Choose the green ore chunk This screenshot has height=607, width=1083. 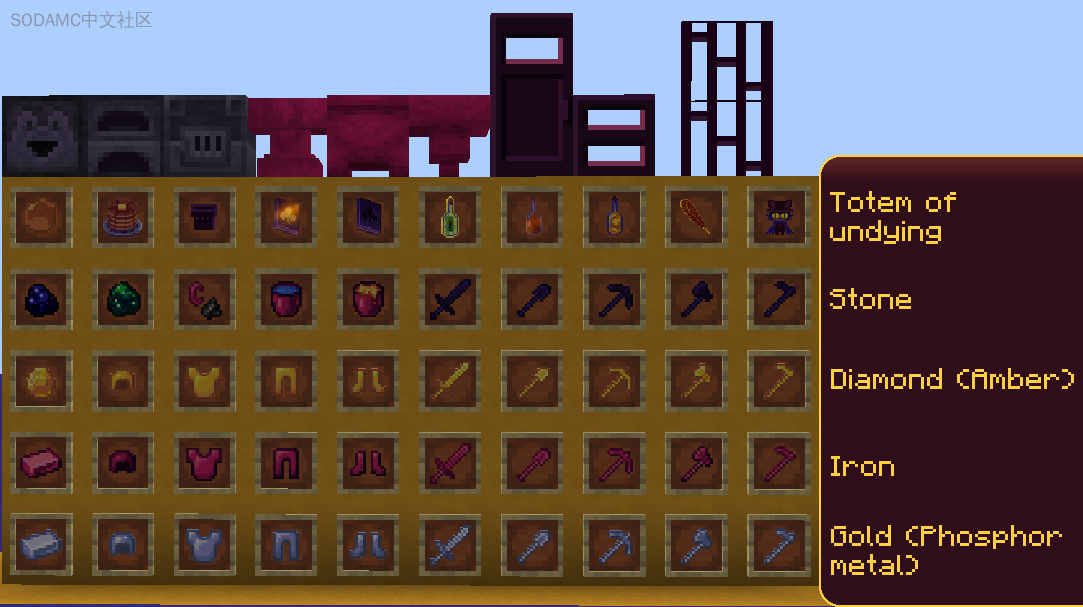[x=123, y=298]
